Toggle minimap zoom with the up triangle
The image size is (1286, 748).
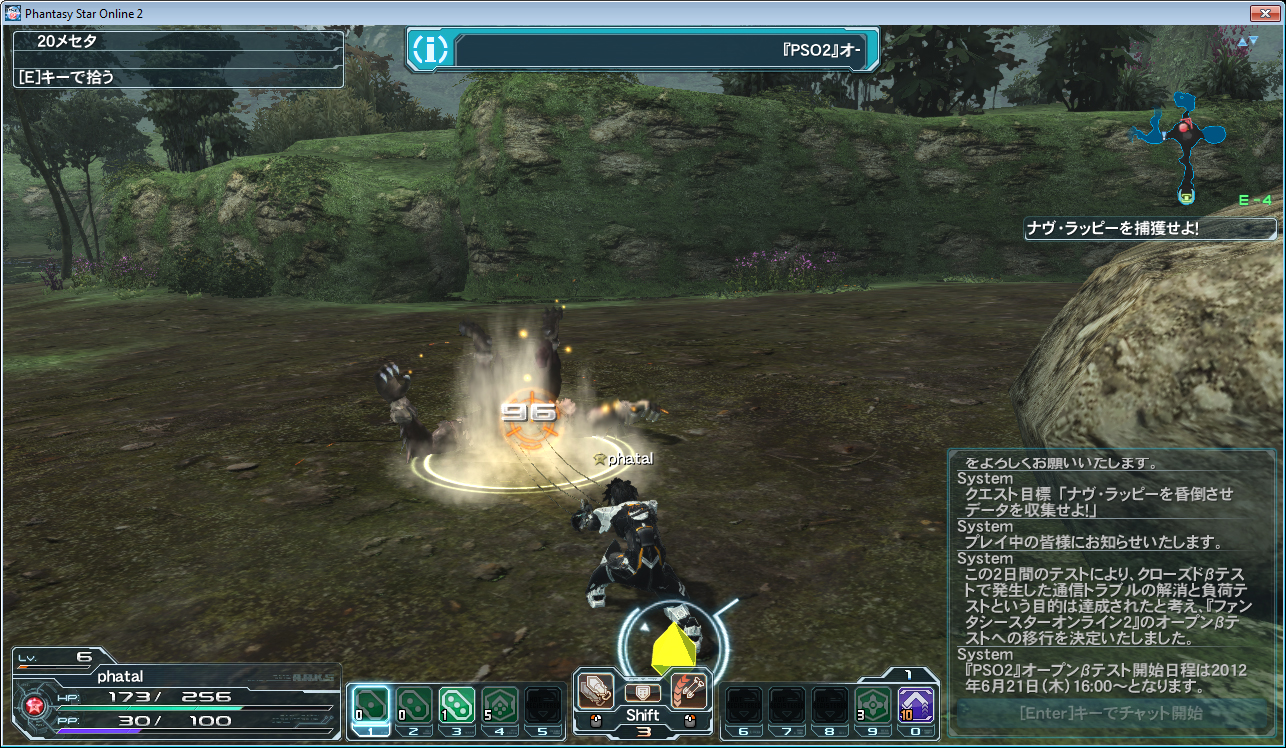click(1242, 43)
